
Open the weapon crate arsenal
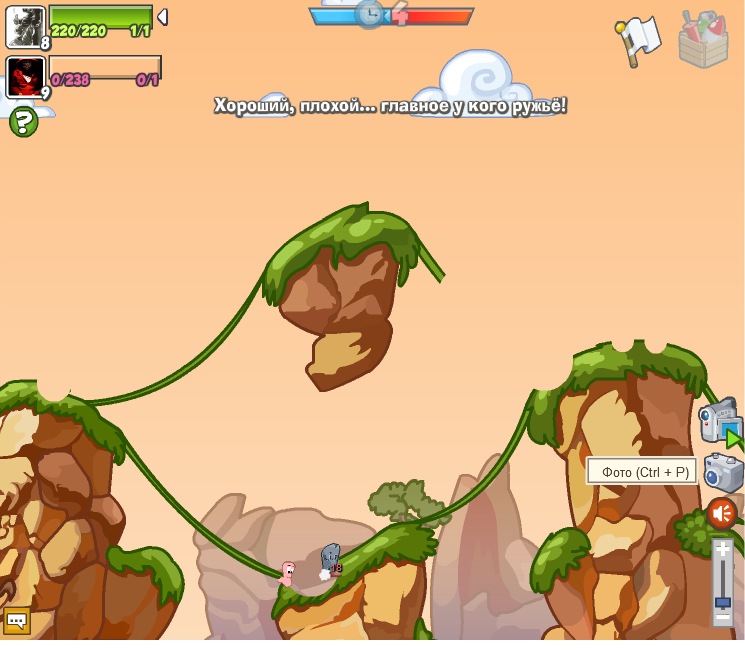tap(703, 40)
